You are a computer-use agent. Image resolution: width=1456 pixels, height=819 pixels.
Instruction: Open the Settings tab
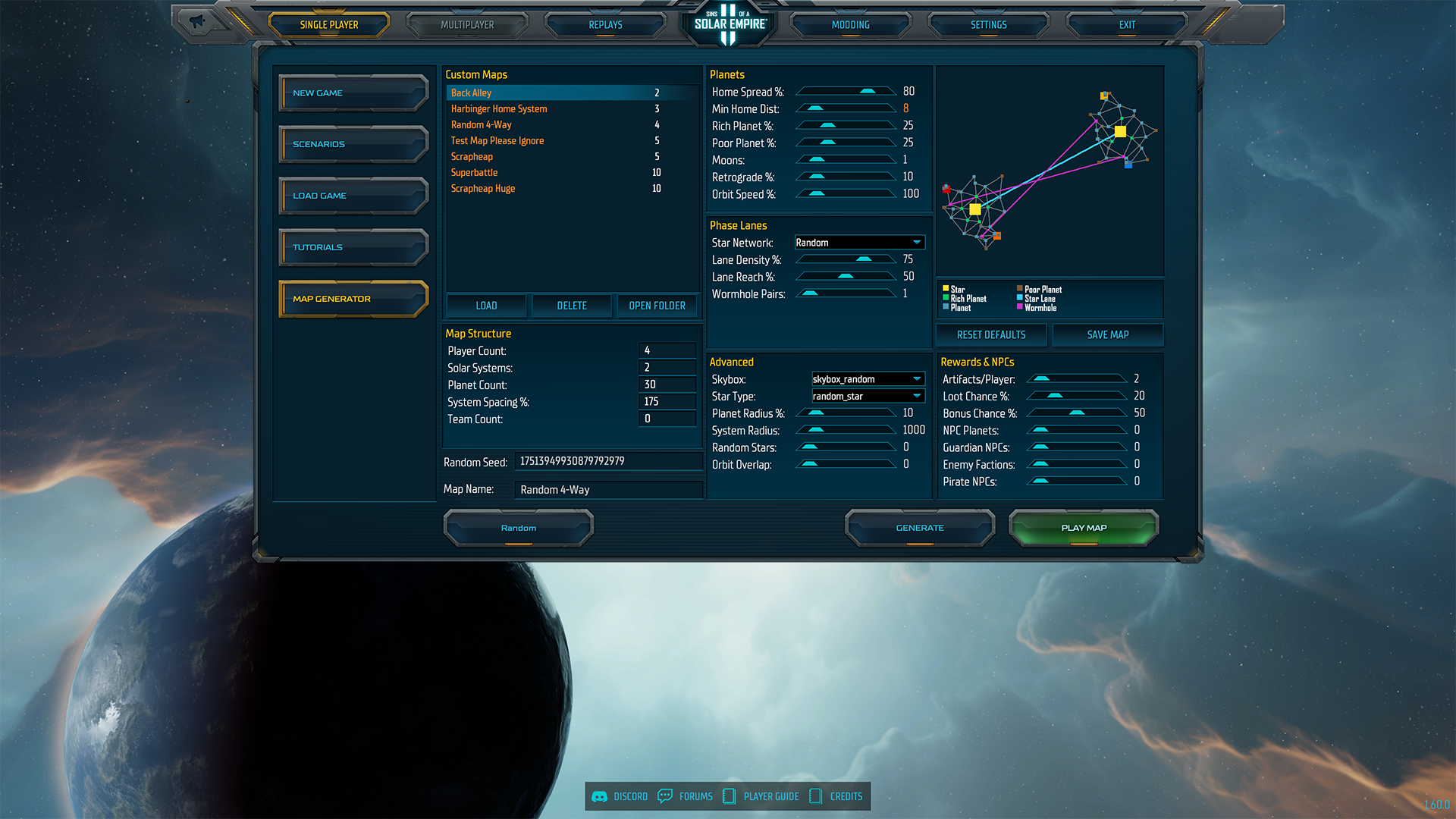pyautogui.click(x=988, y=25)
